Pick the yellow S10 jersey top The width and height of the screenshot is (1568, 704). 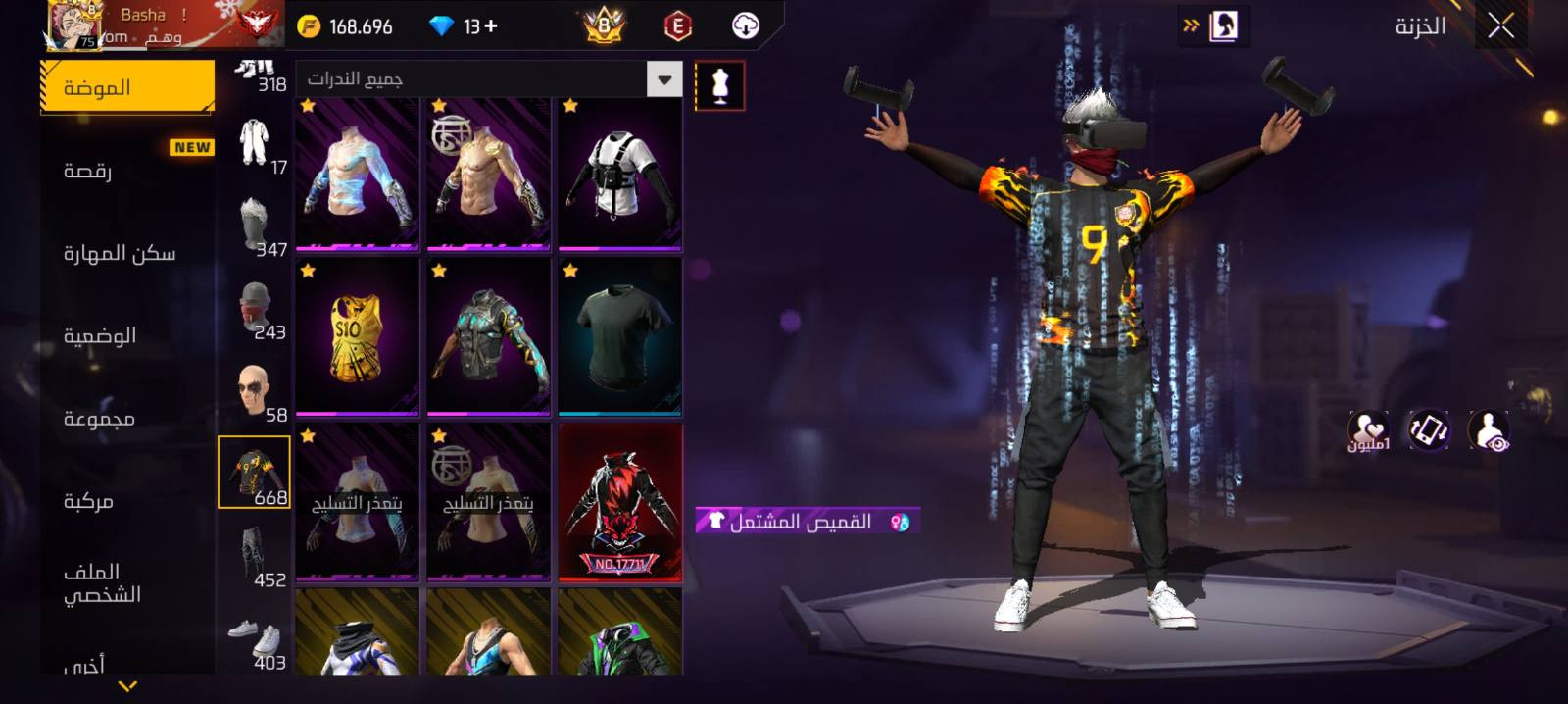point(358,337)
